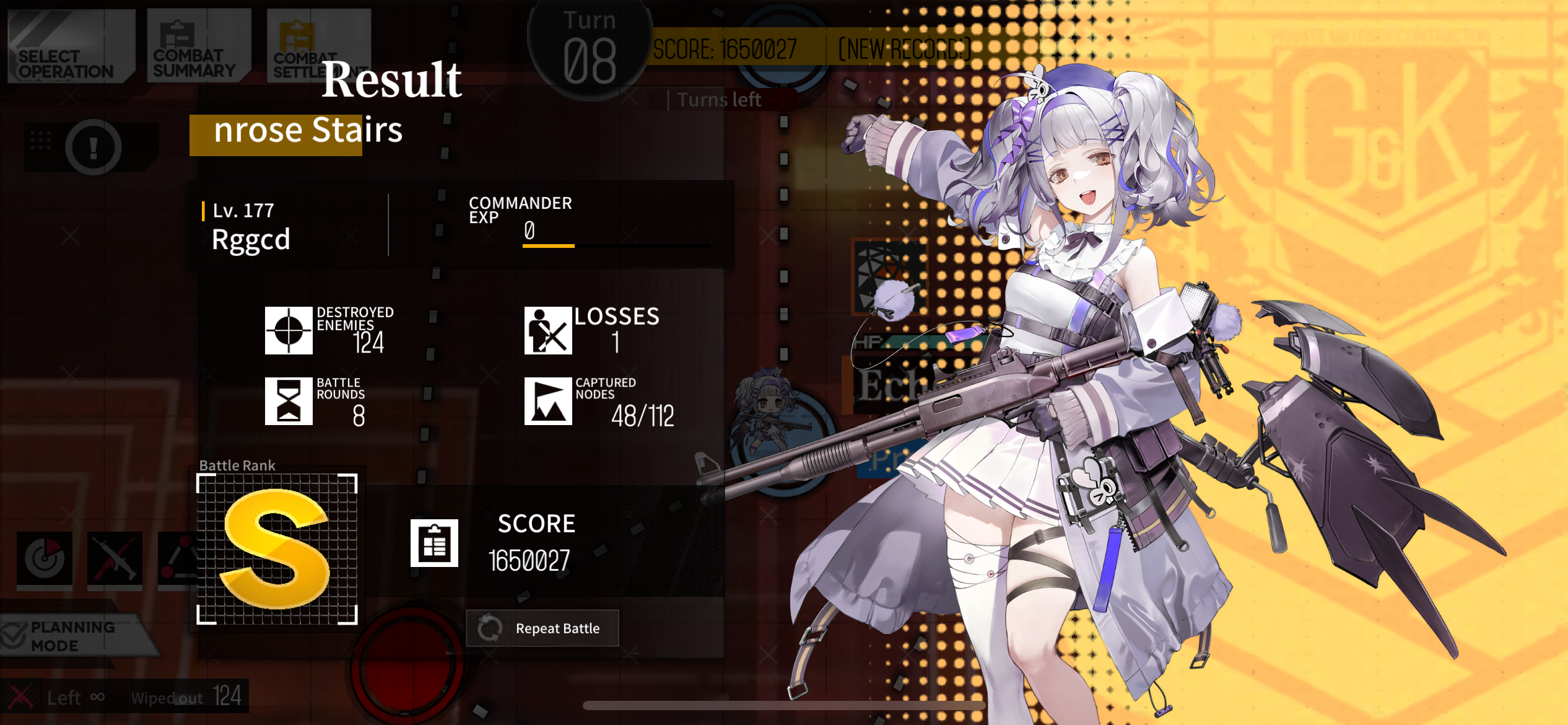Select the score clipboard icon

point(434,543)
